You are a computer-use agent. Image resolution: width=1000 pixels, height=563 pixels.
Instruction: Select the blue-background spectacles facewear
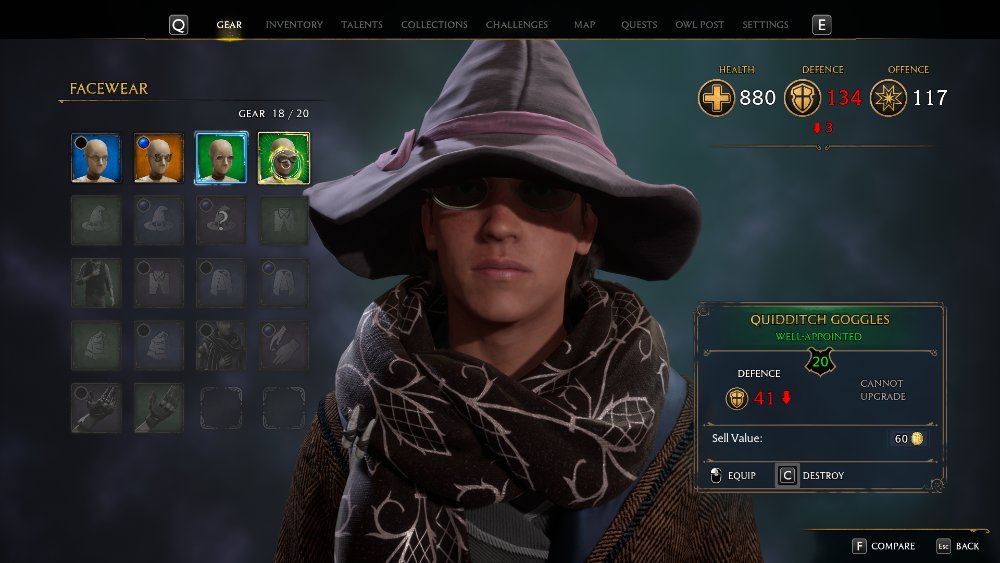96,158
